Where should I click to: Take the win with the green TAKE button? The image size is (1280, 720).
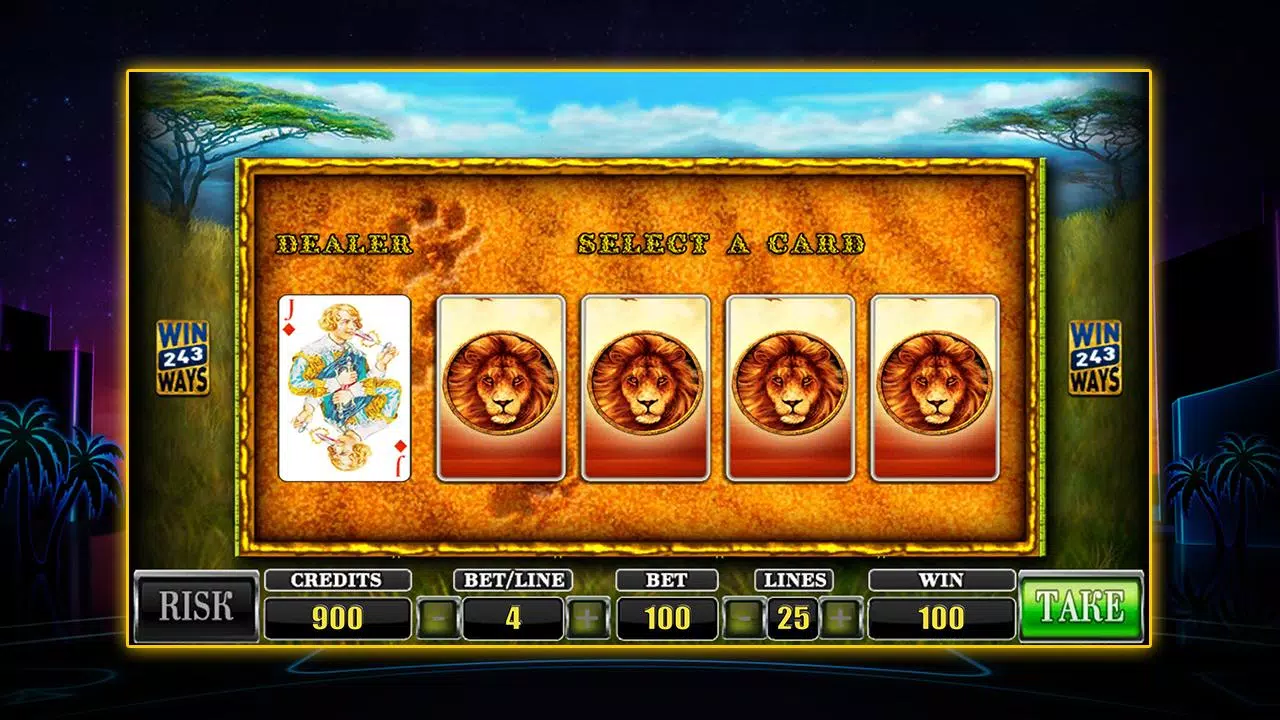(x=1080, y=606)
